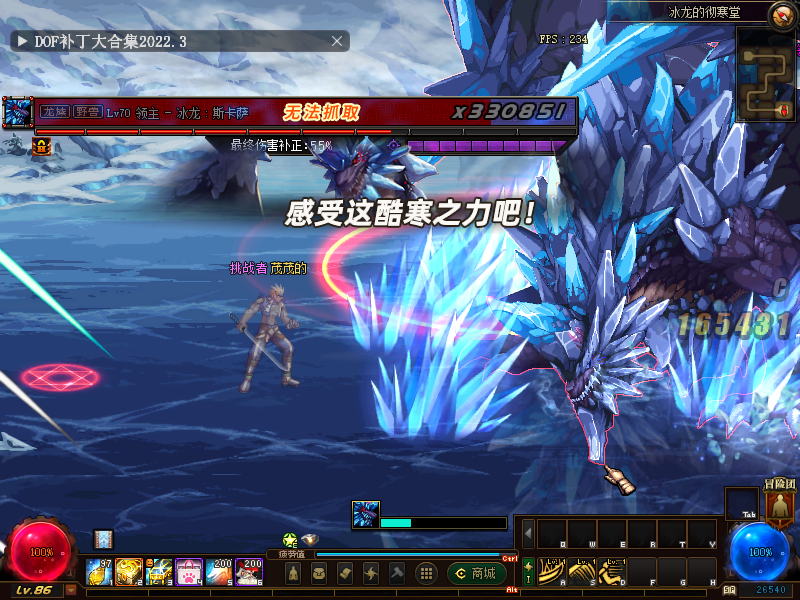Use the golden treasure chest in slot 2
Screen dimensions: 800x600
coord(129,571)
